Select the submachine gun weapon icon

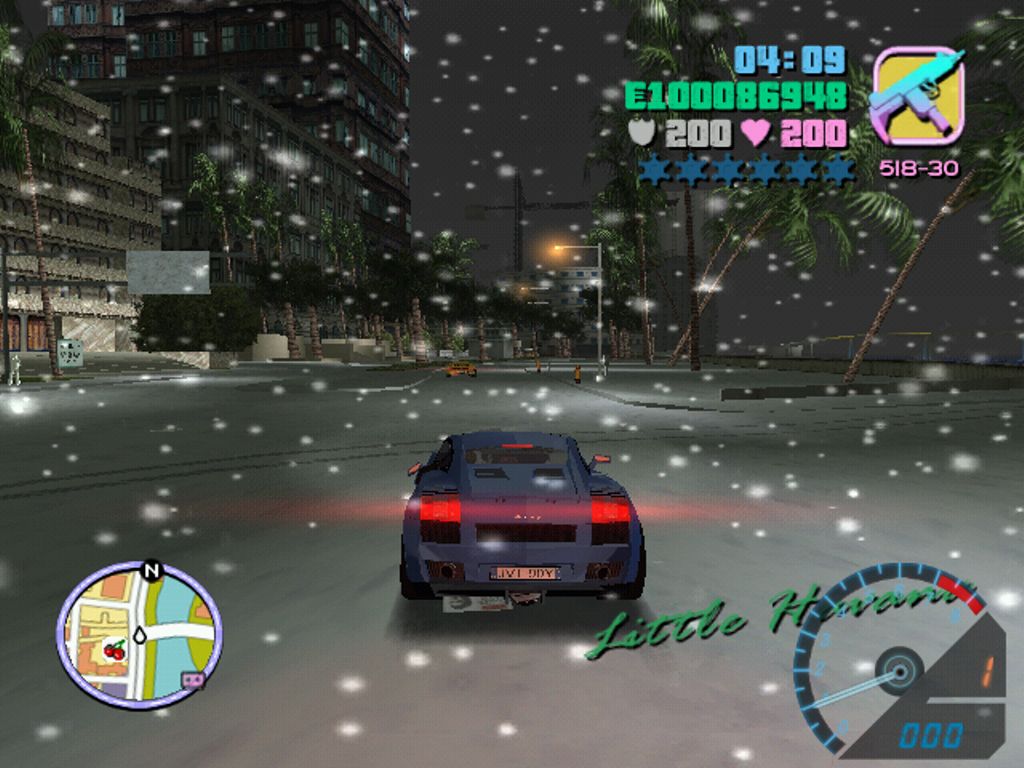coord(918,96)
